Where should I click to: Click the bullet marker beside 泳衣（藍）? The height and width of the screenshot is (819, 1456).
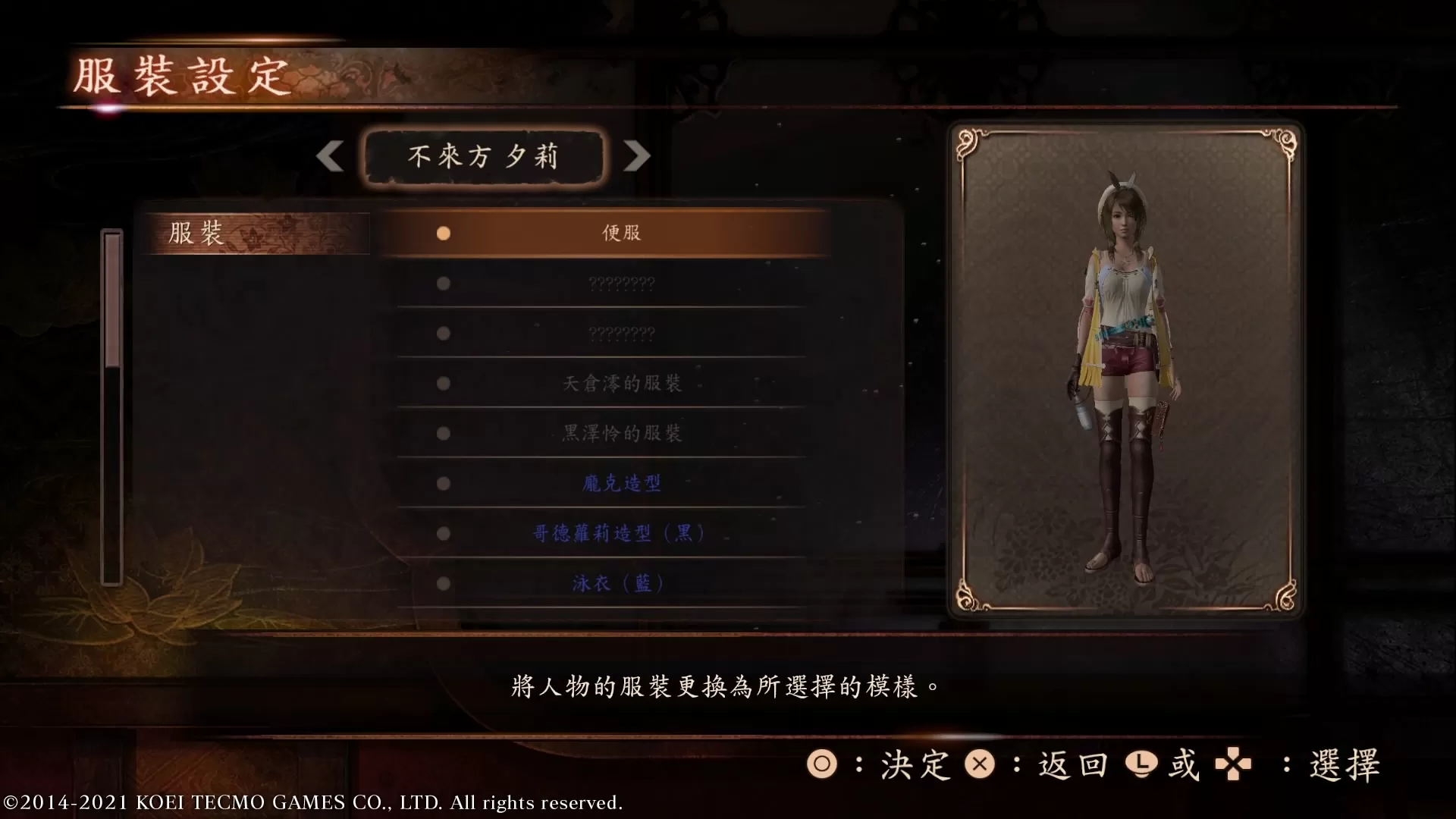pyautogui.click(x=443, y=583)
